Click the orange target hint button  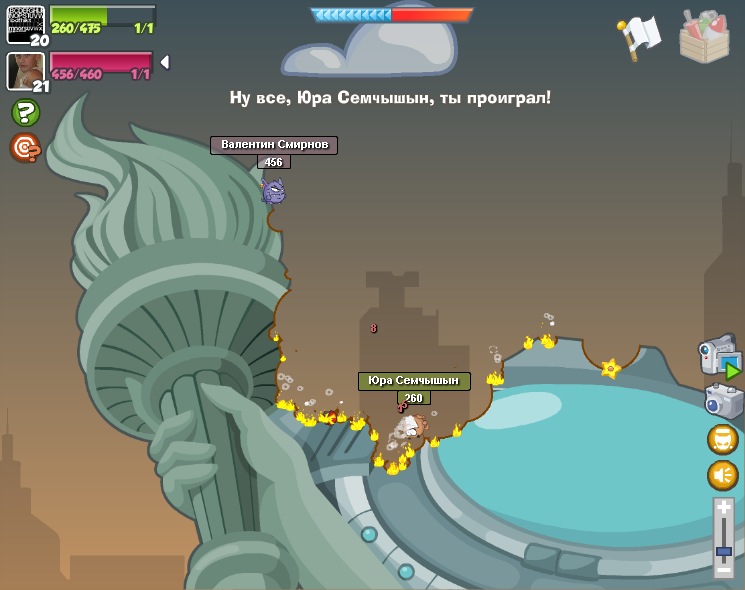pyautogui.click(x=24, y=148)
